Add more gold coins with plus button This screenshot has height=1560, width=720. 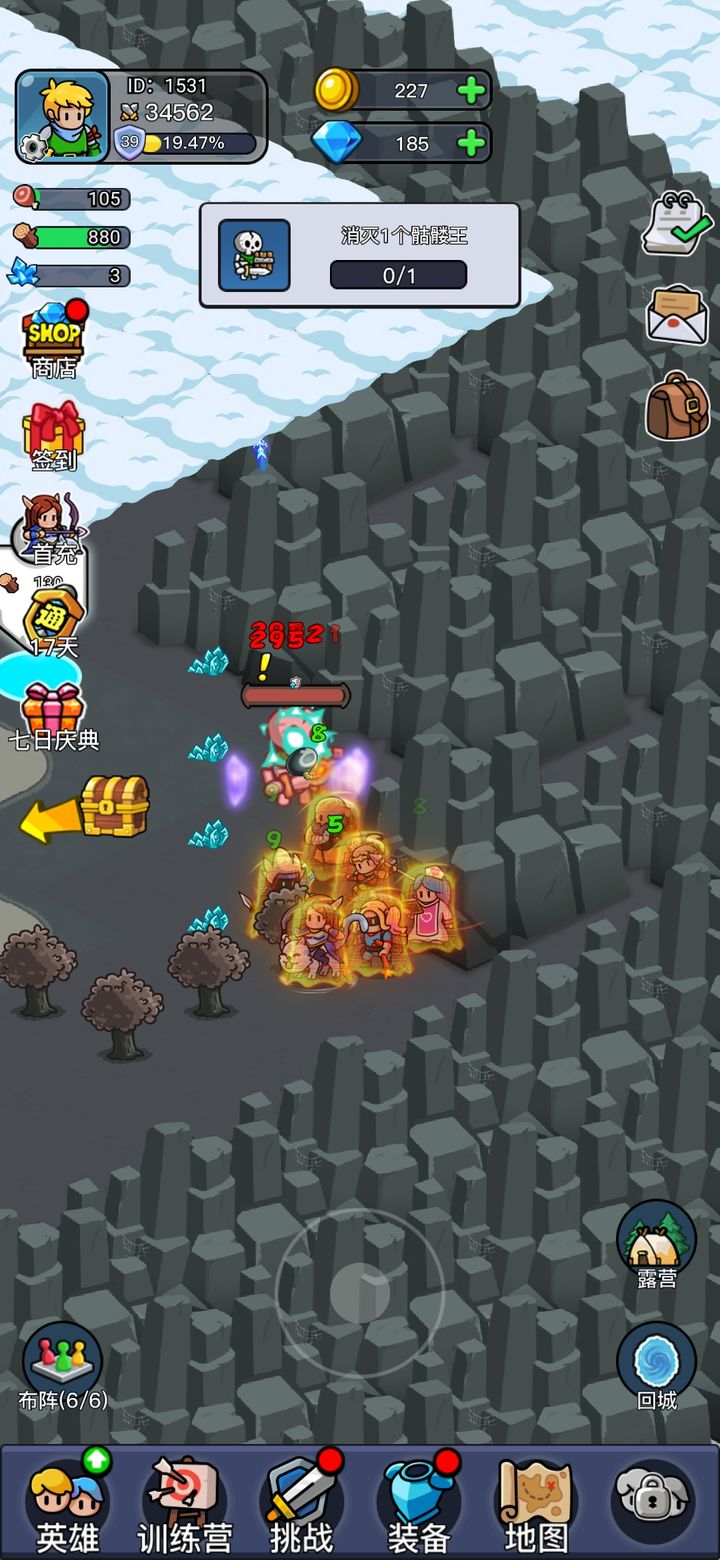coord(471,91)
